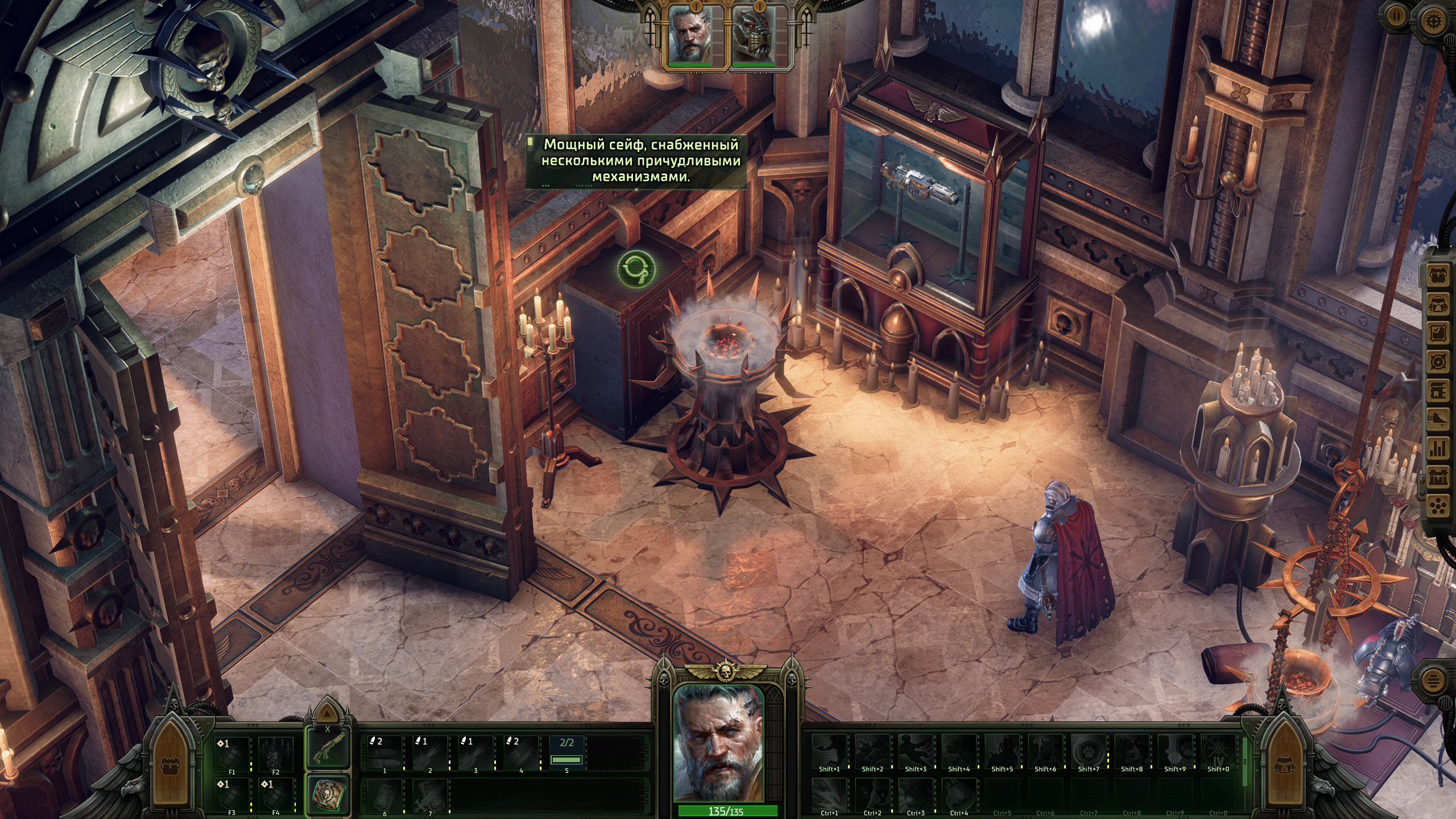1456x819 pixels.
Task: Open the inventory chest side-menu icon
Action: [1440, 276]
